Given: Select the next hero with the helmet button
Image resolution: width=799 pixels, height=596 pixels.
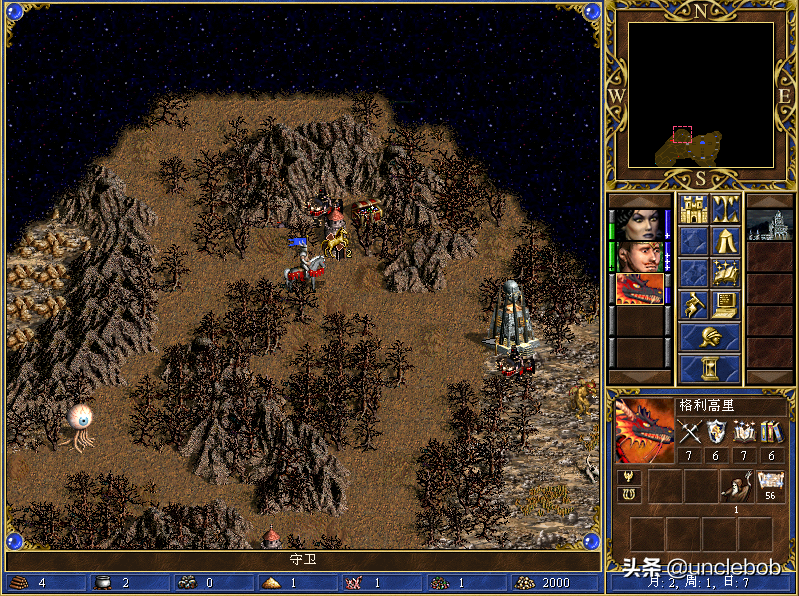Looking at the screenshot, I should tap(710, 336).
